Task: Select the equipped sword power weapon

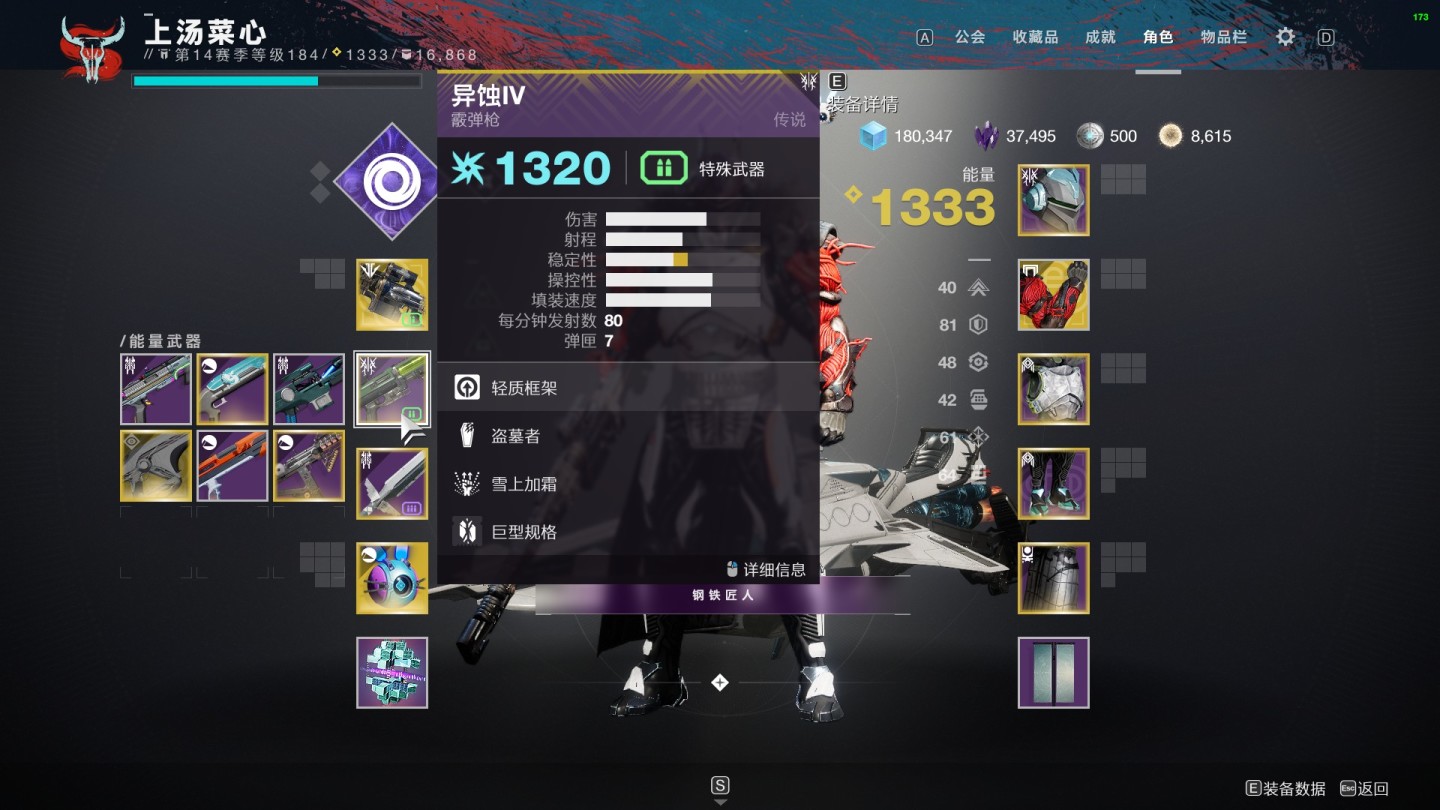Action: pyautogui.click(x=392, y=483)
